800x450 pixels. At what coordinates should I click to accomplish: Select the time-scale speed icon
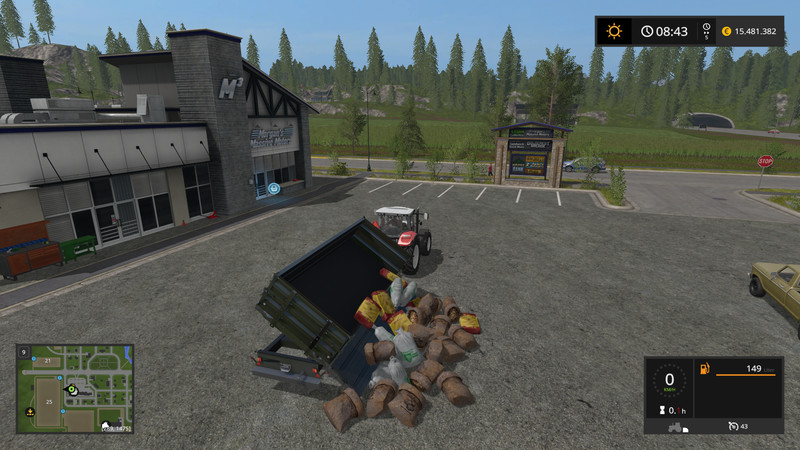707,31
